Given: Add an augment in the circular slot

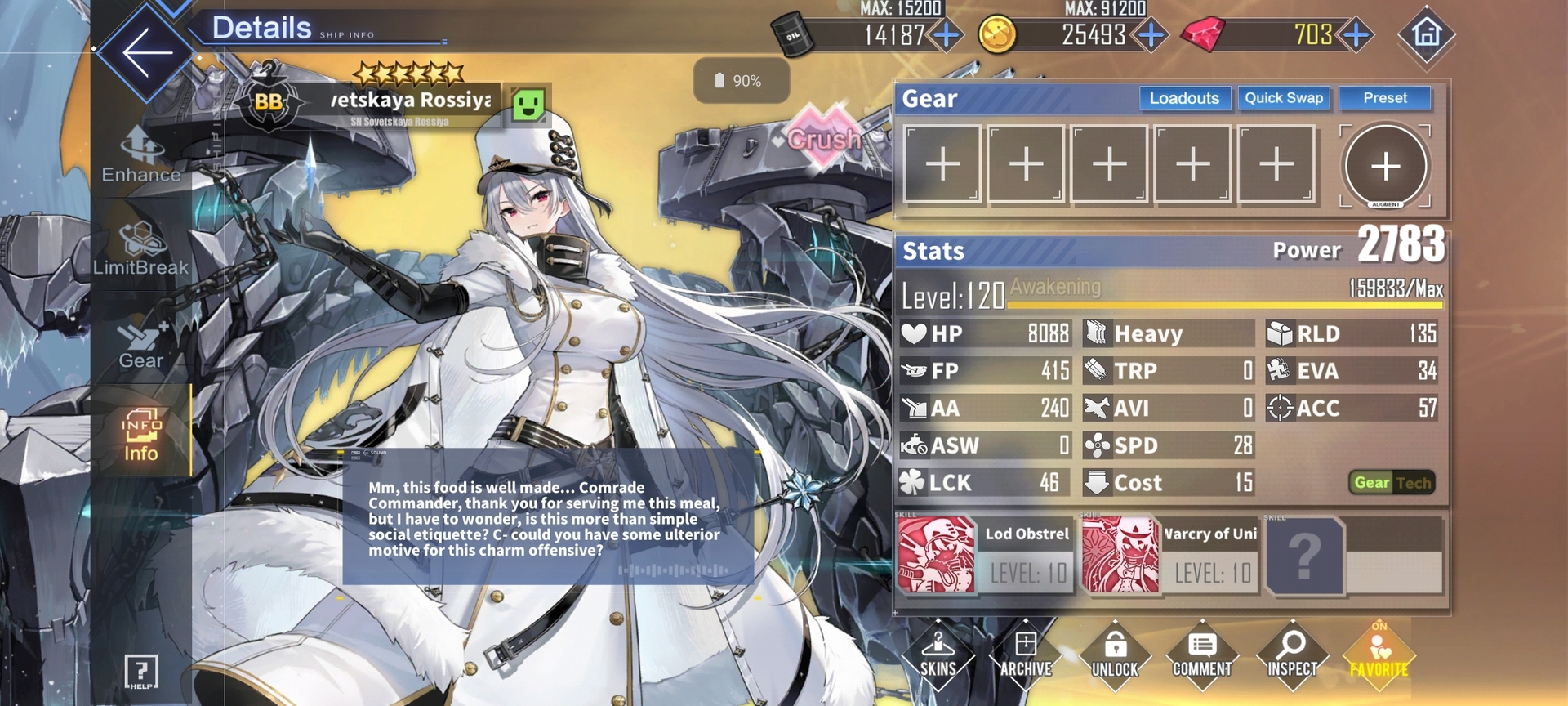Looking at the screenshot, I should click(1385, 167).
